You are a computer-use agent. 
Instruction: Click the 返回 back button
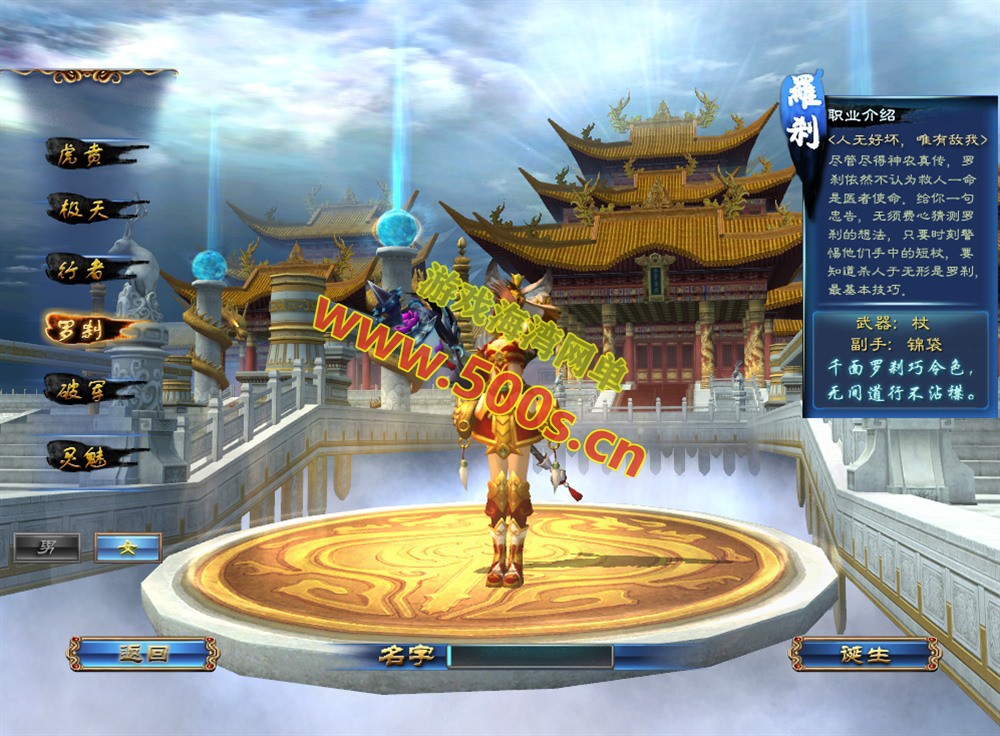(142, 654)
